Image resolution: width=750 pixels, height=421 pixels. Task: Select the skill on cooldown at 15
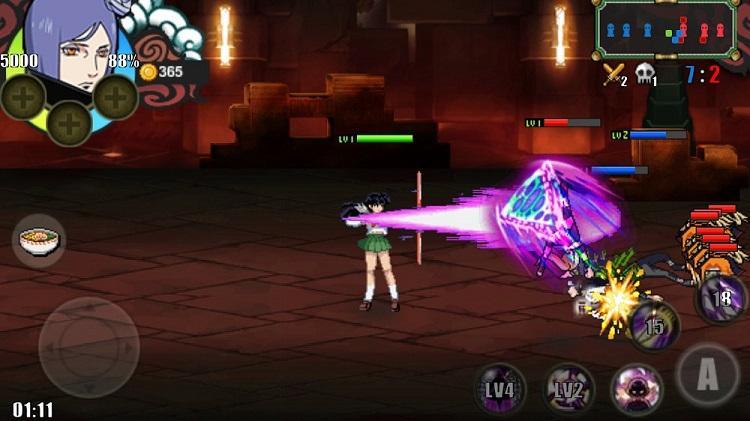[x=654, y=326]
